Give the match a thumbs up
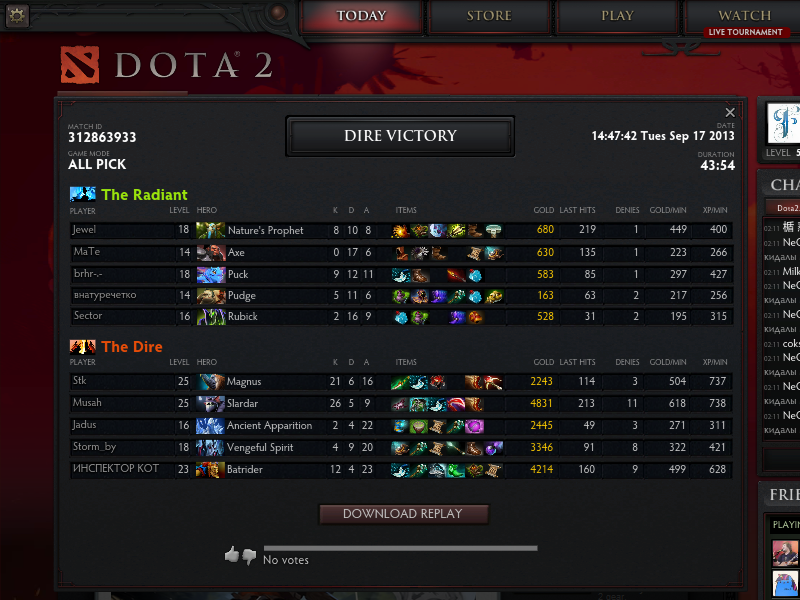Image resolution: width=800 pixels, height=600 pixels. [x=232, y=554]
